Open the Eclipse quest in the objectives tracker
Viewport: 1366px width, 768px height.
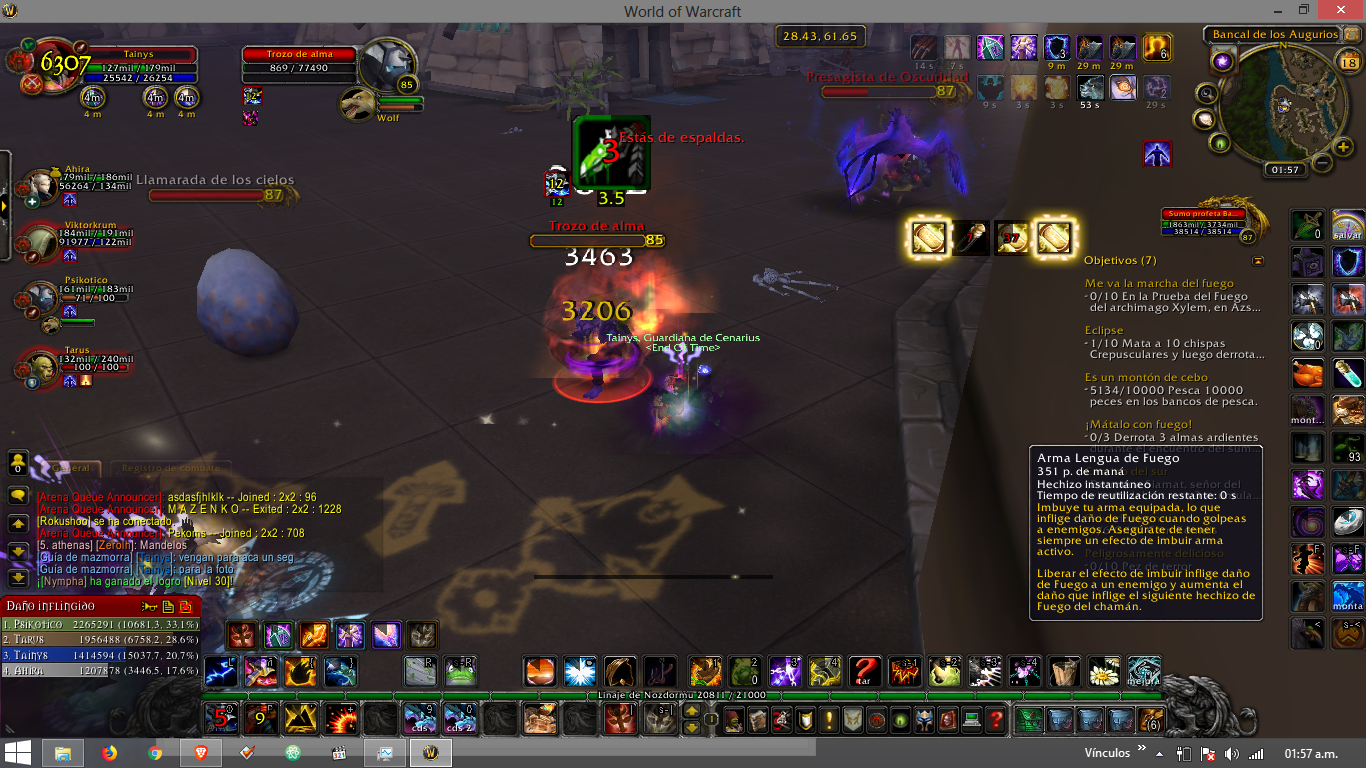coord(1104,330)
